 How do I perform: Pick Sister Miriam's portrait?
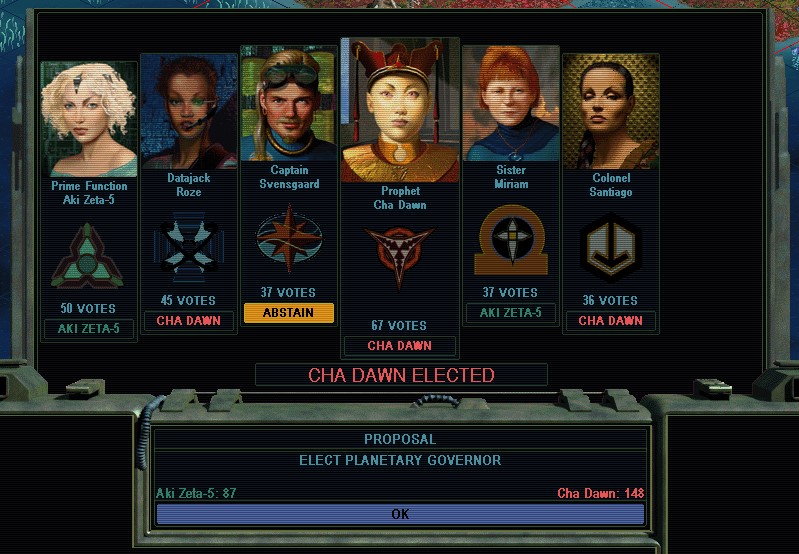(x=511, y=105)
